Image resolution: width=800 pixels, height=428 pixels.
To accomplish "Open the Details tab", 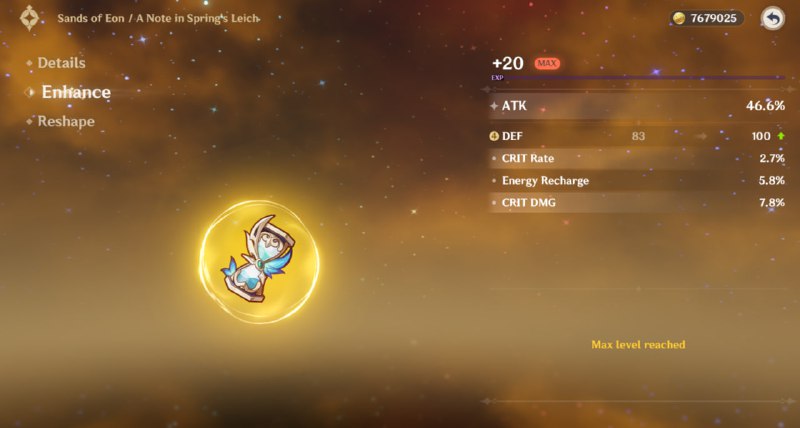I will (61, 63).
